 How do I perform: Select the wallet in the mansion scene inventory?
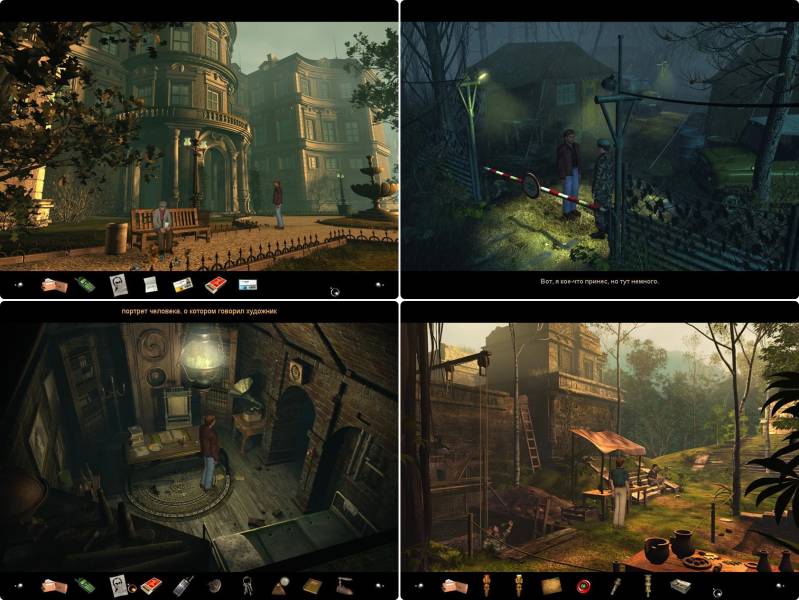point(53,285)
